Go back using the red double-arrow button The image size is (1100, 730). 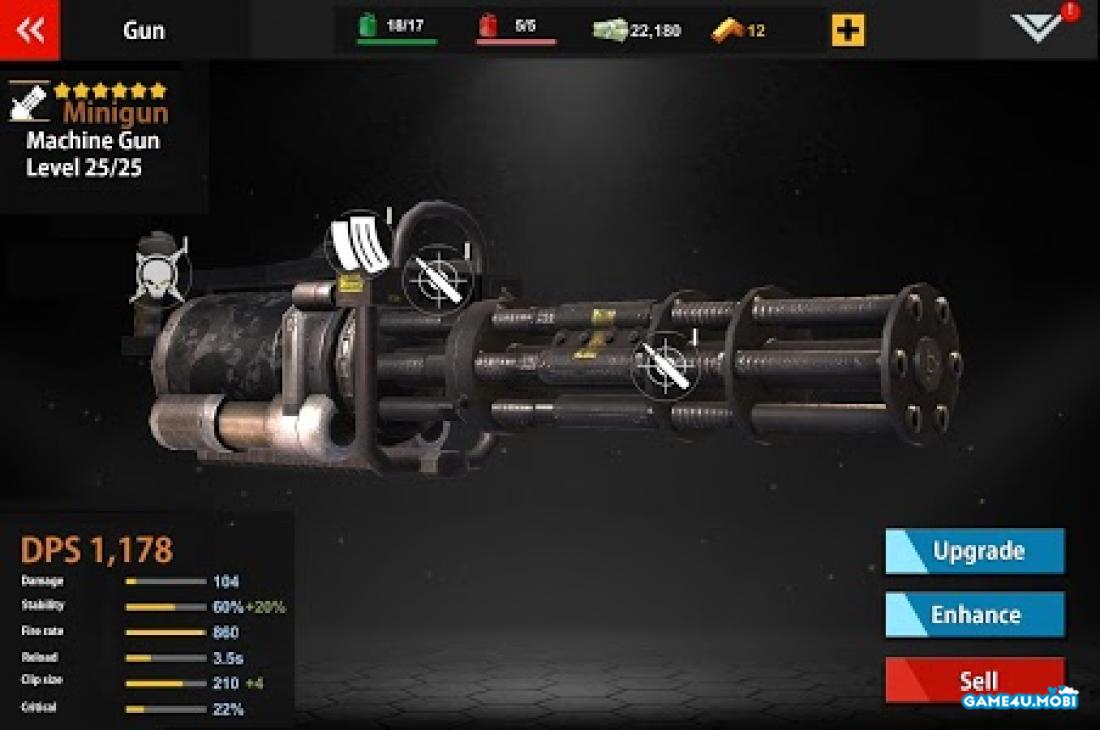(x=30, y=30)
